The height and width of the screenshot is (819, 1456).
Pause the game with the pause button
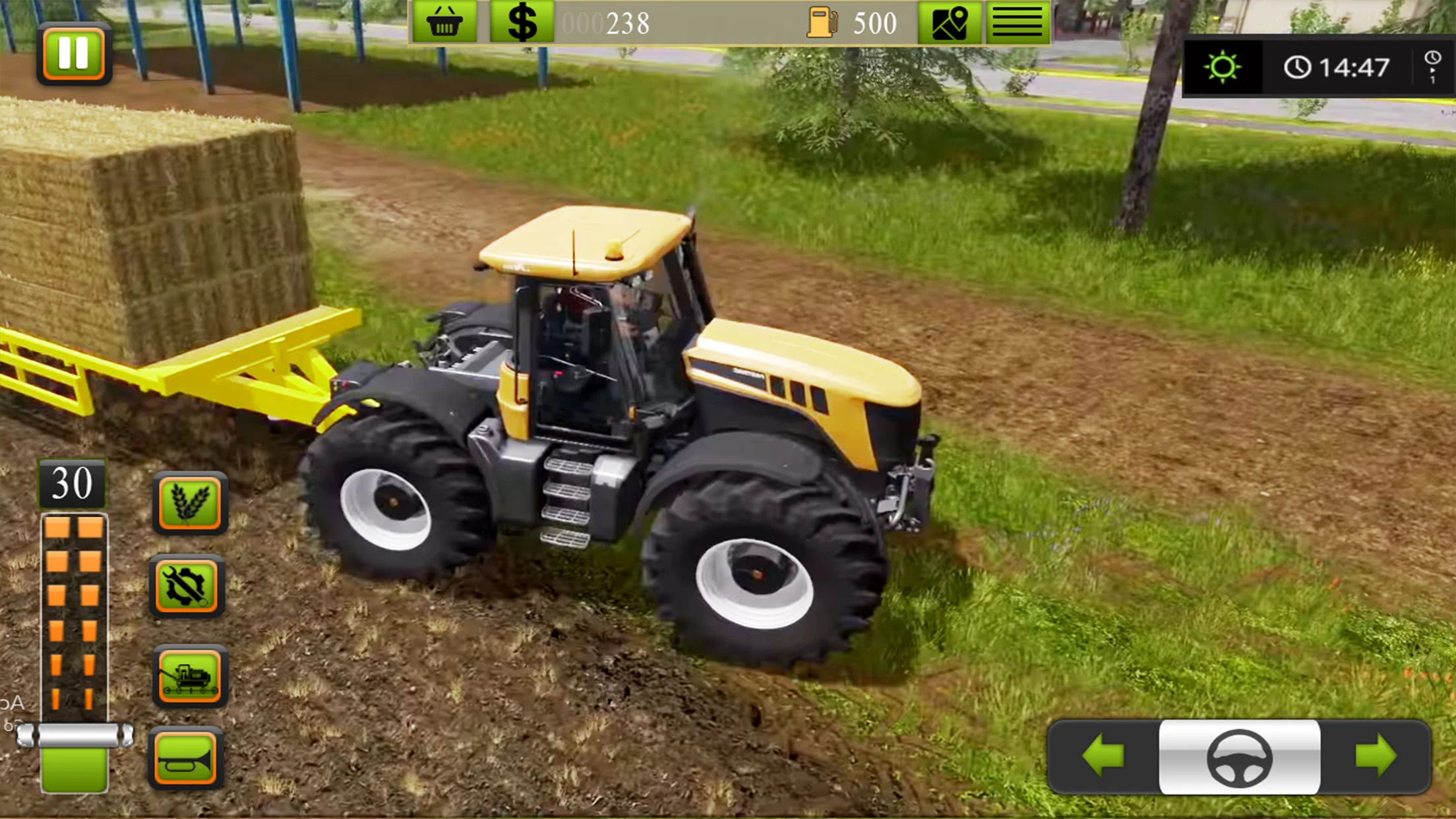73,53
